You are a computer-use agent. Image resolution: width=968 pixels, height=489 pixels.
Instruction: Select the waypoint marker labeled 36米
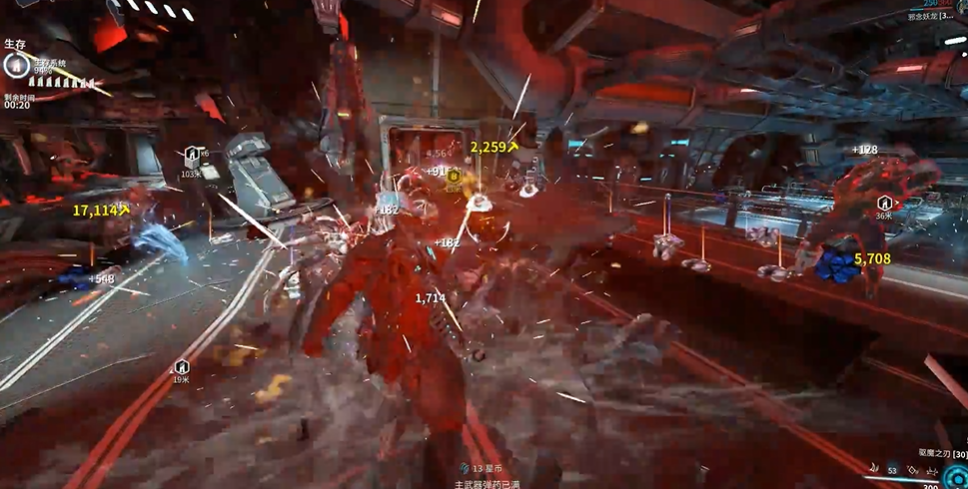885,204
